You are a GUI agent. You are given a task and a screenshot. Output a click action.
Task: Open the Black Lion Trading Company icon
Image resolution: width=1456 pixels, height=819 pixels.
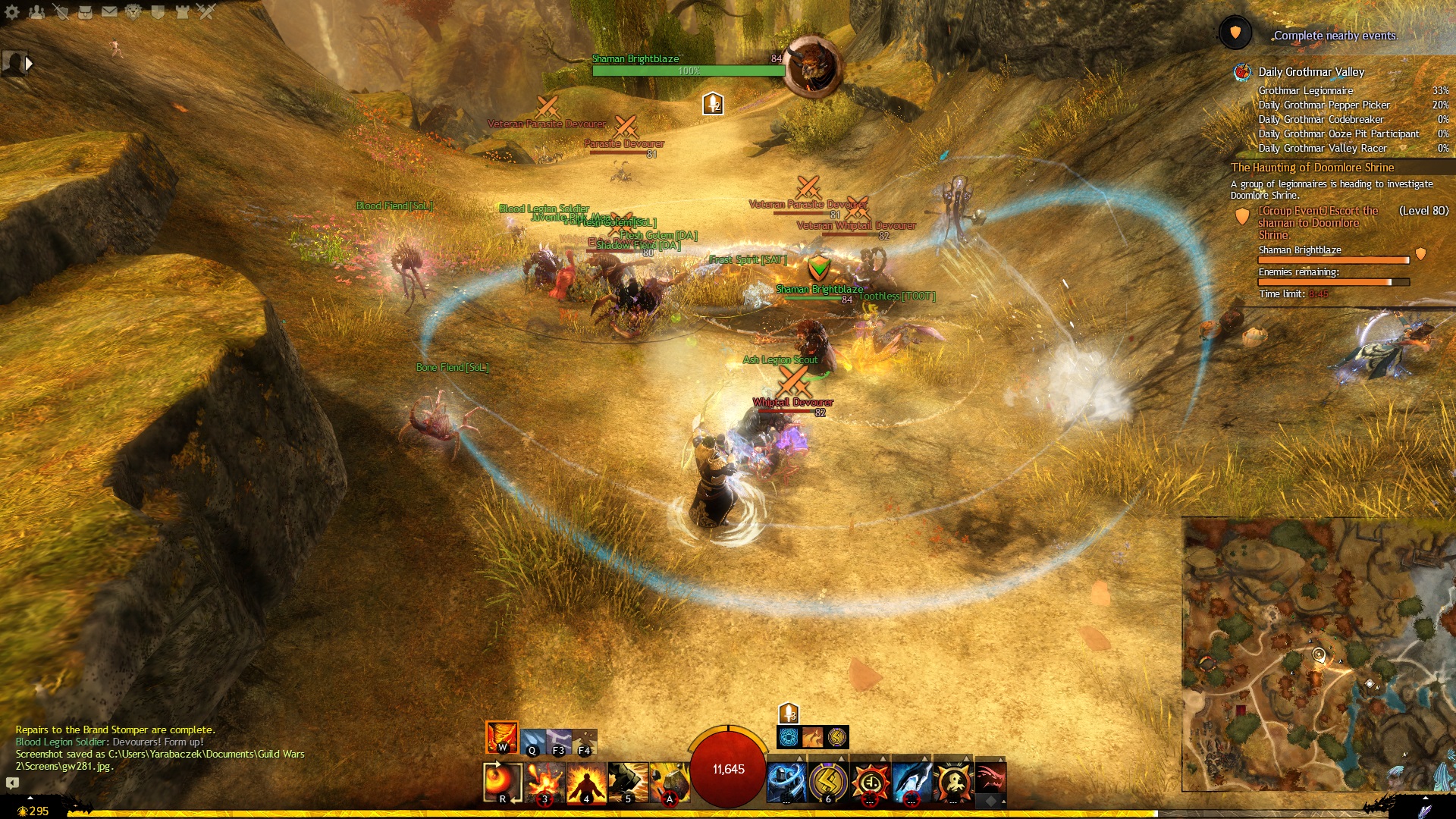click(x=133, y=11)
